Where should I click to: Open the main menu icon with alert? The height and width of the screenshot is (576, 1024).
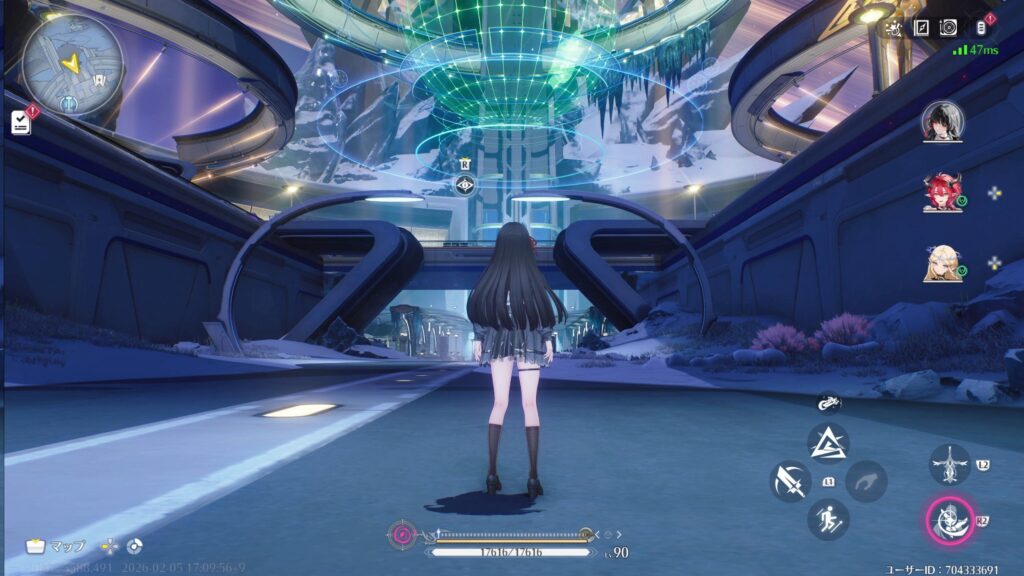(980, 28)
